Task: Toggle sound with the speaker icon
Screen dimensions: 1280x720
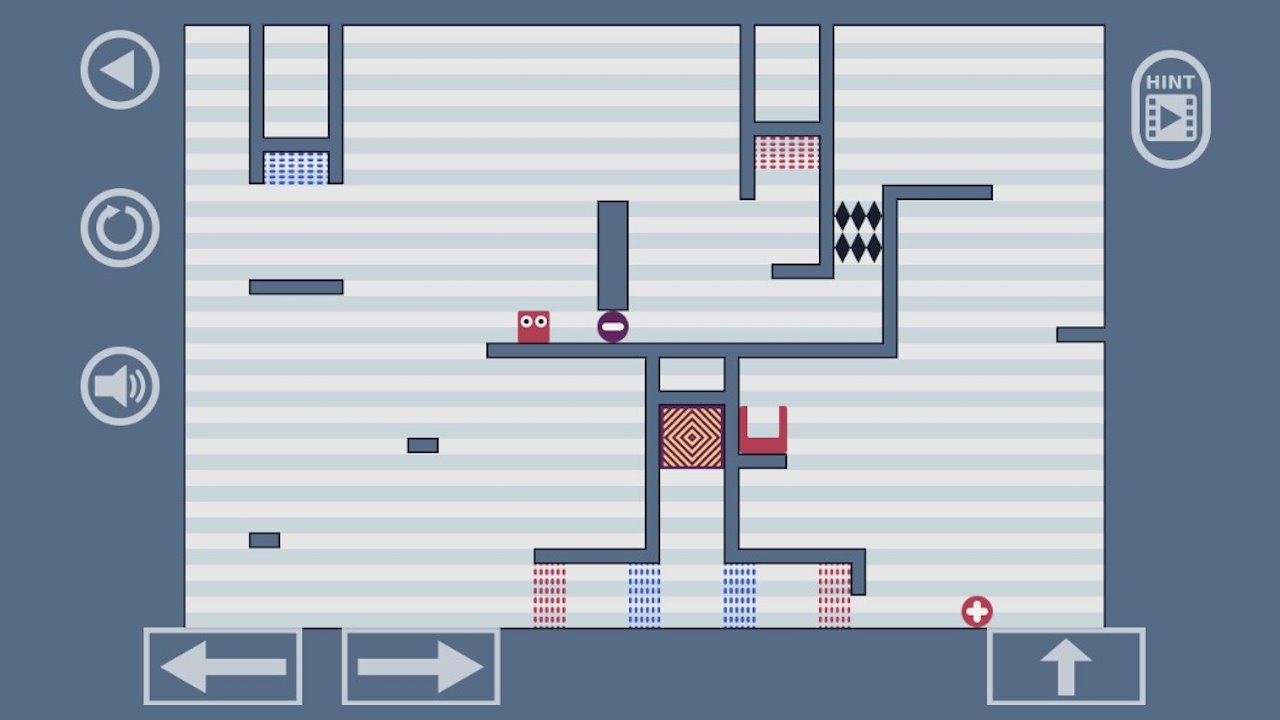Action: (120, 386)
